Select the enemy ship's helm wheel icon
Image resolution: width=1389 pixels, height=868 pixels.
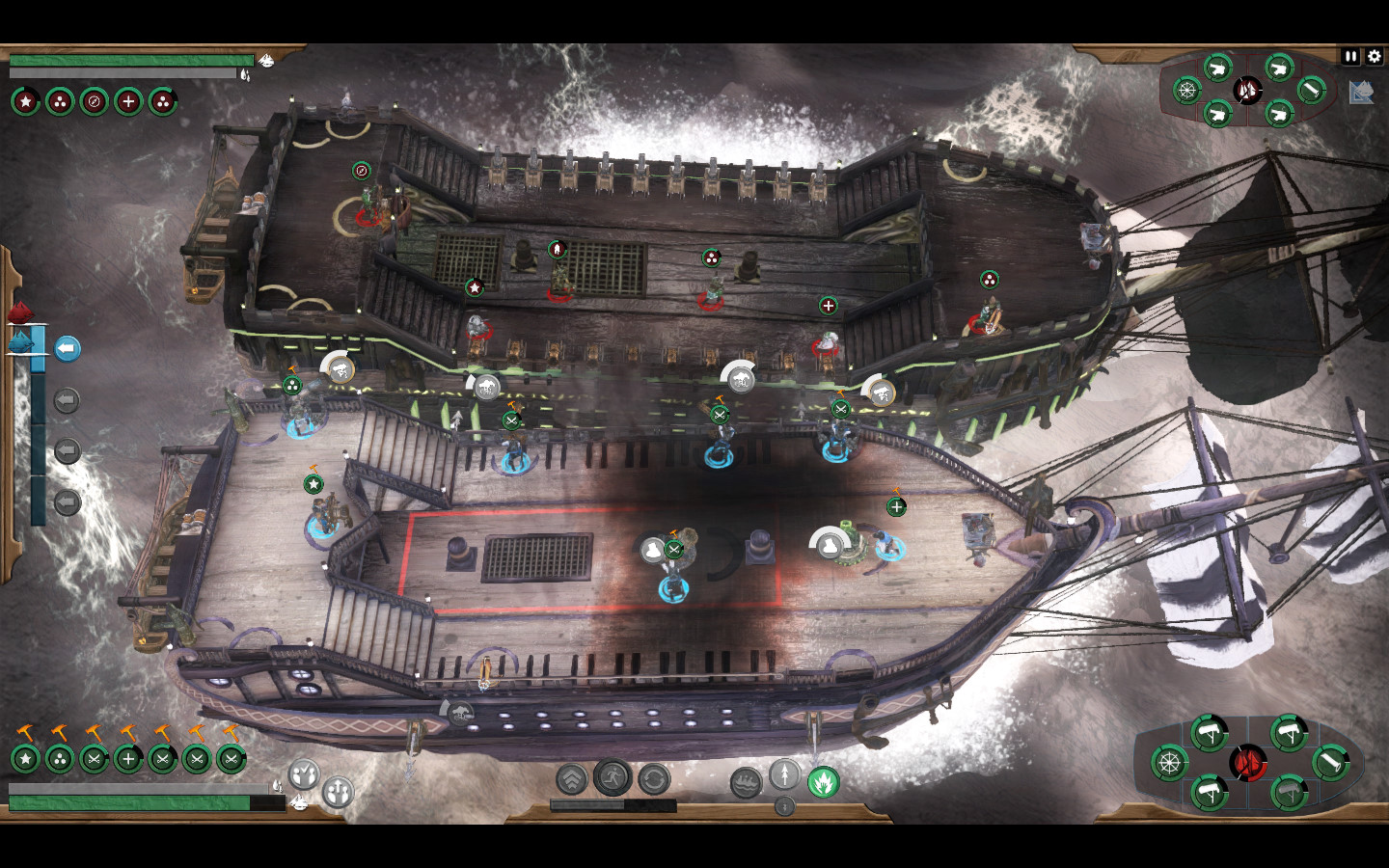[x=1187, y=91]
